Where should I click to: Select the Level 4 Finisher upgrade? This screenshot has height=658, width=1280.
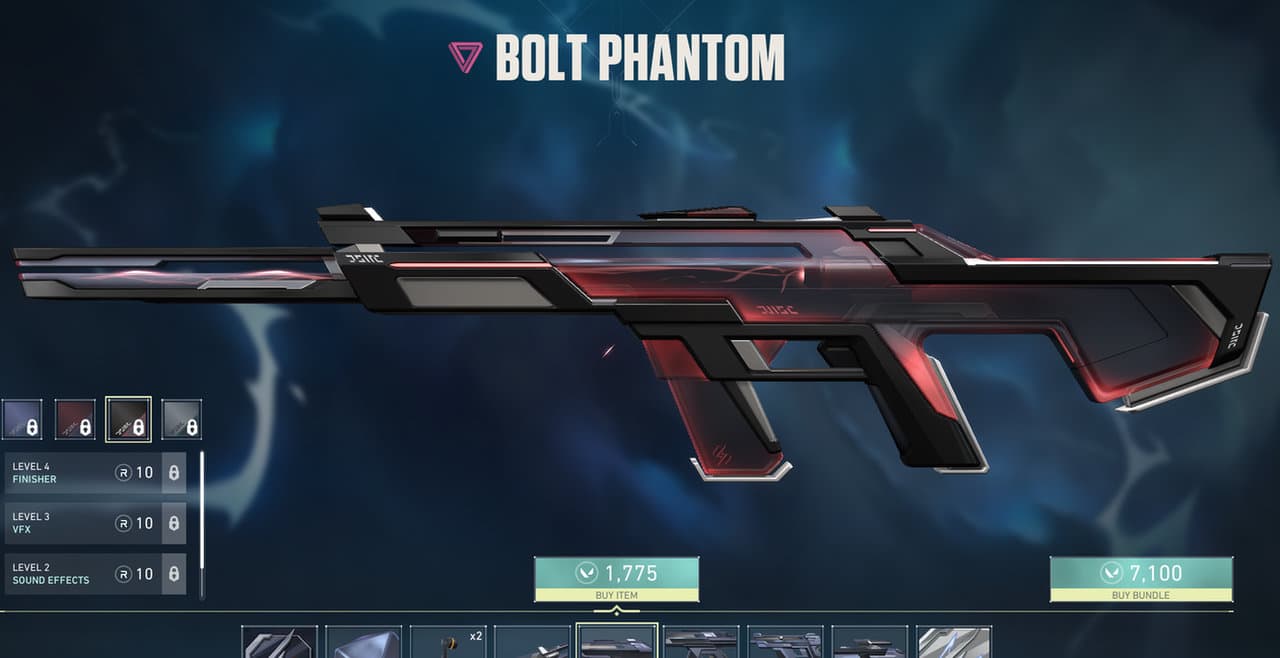point(95,472)
